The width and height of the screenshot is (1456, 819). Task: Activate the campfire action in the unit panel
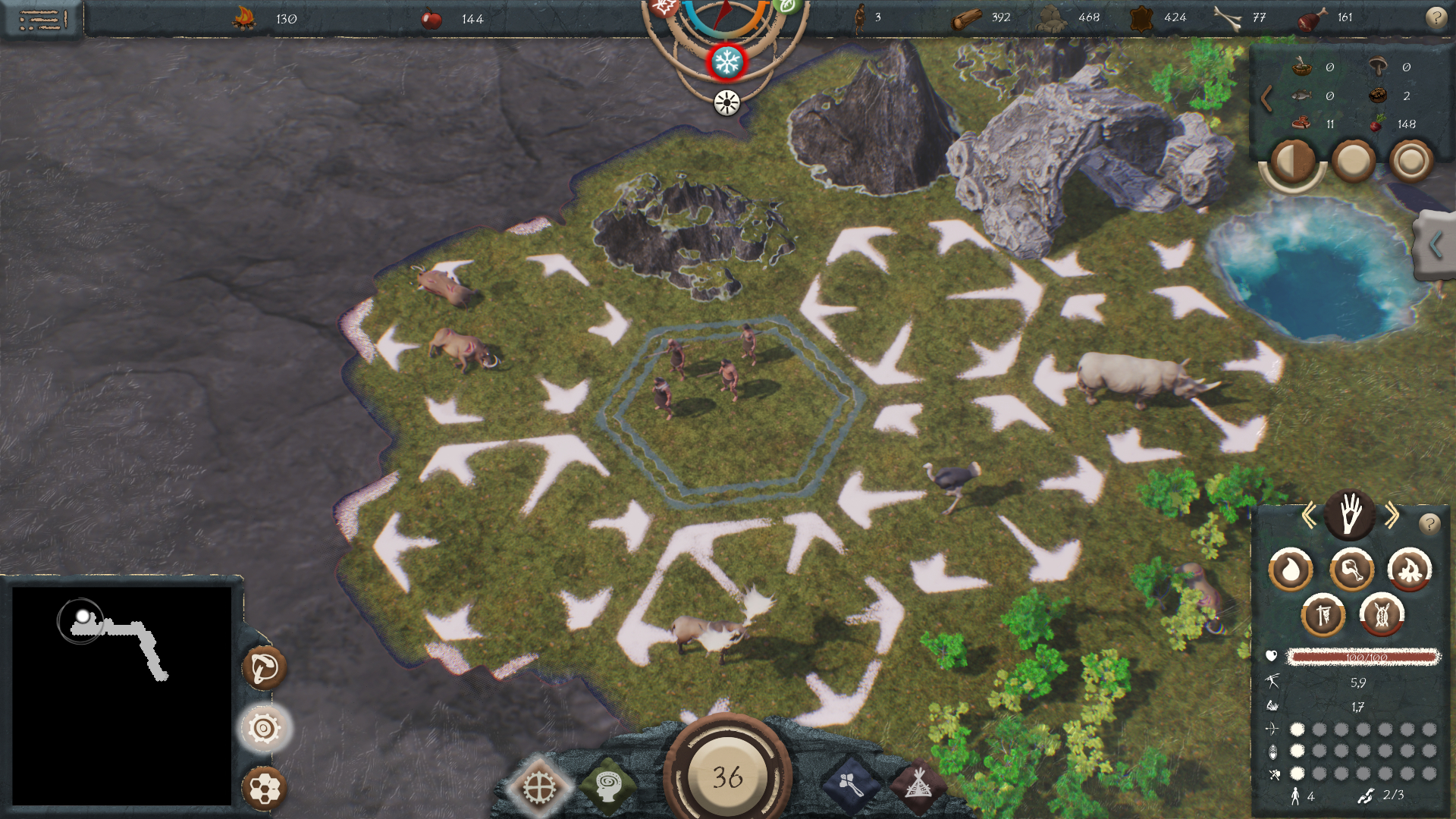coord(1409,570)
